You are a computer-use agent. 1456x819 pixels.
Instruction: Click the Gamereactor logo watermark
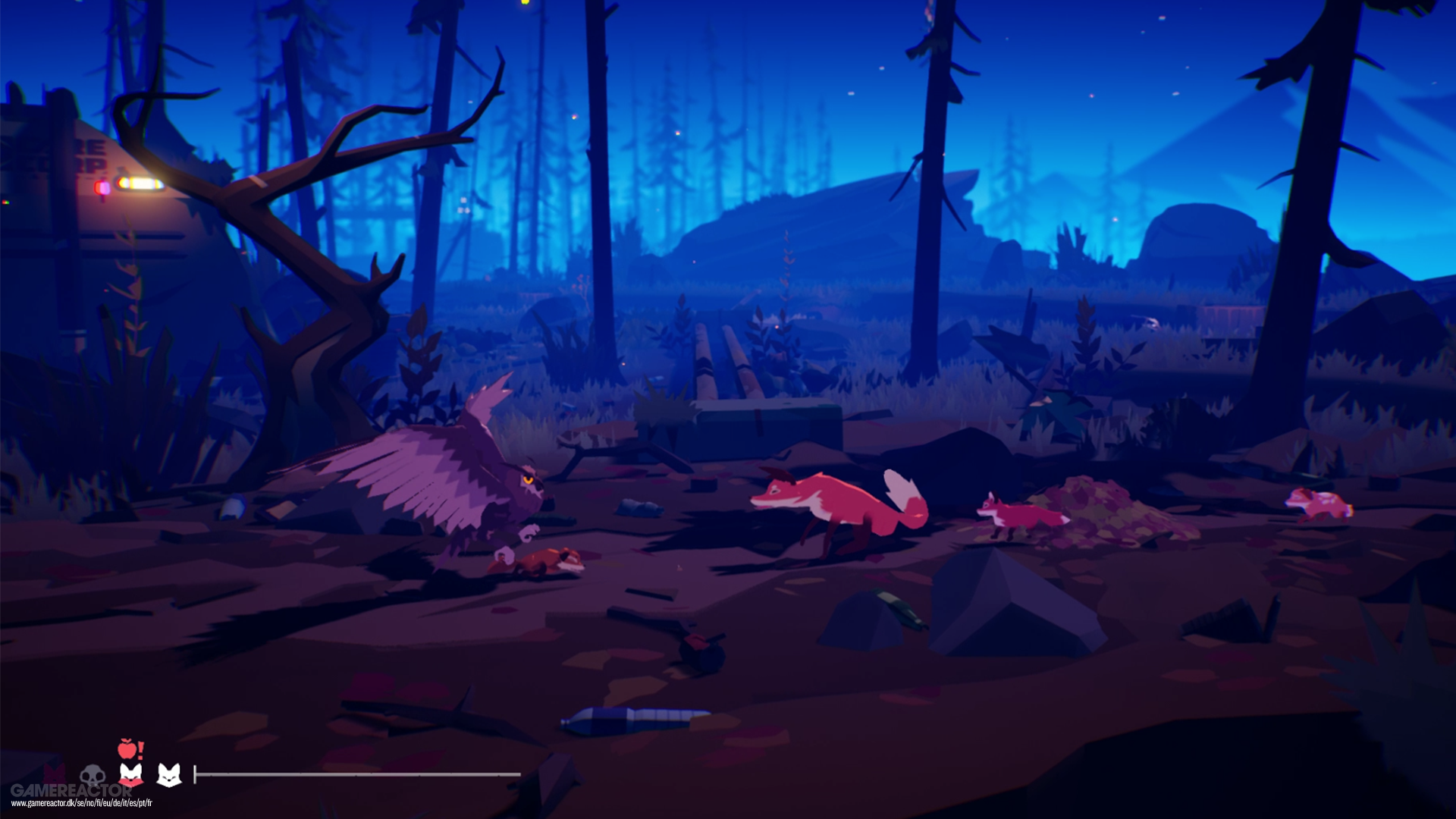pos(72,790)
